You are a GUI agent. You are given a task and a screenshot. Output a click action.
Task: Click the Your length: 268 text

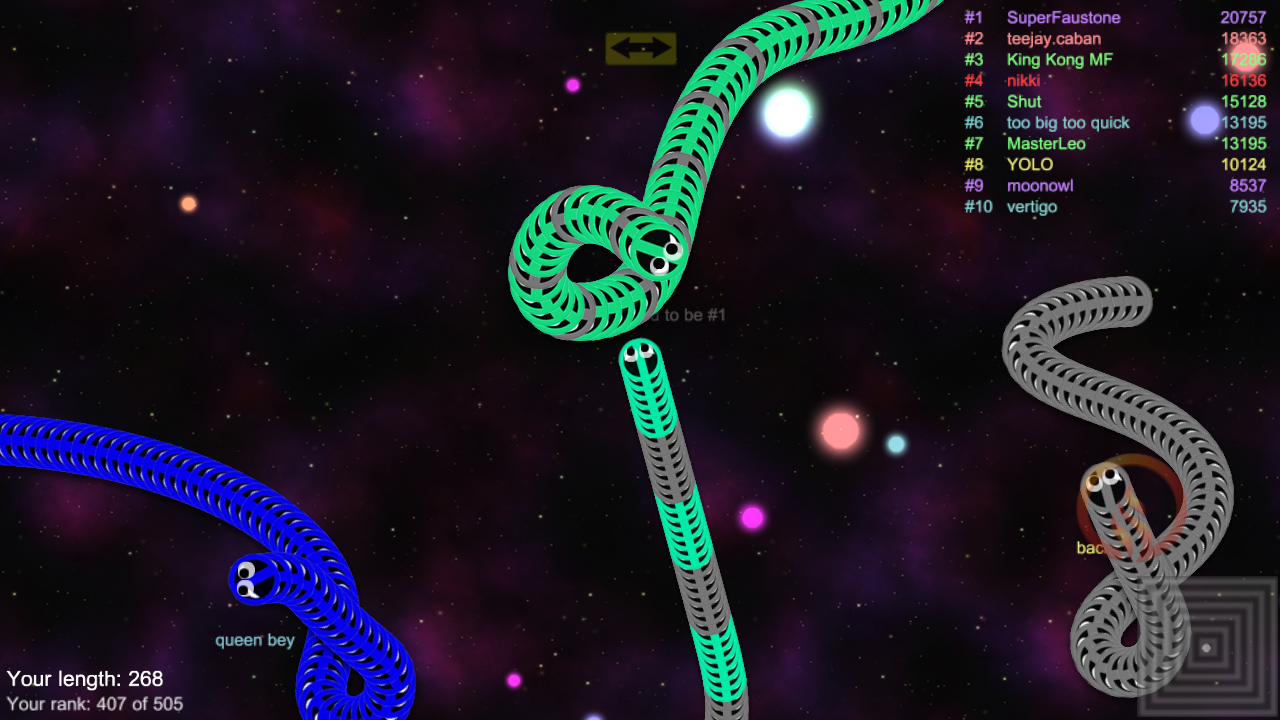[x=84, y=678]
